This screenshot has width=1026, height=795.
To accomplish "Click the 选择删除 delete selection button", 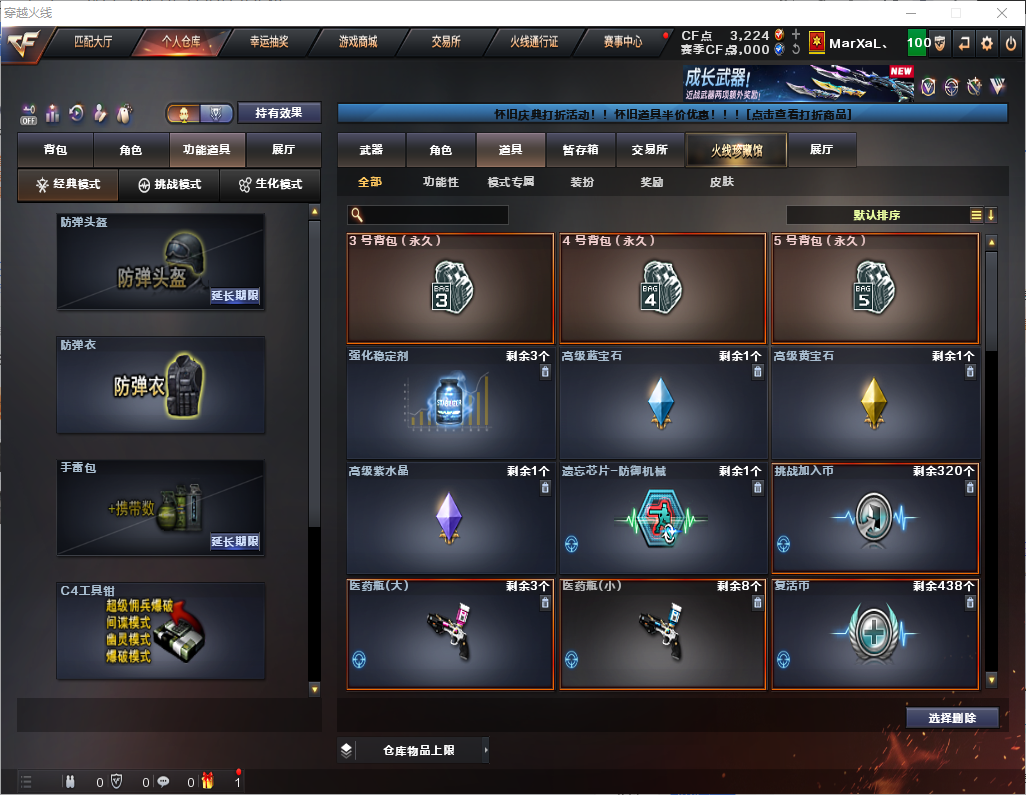I will [951, 718].
